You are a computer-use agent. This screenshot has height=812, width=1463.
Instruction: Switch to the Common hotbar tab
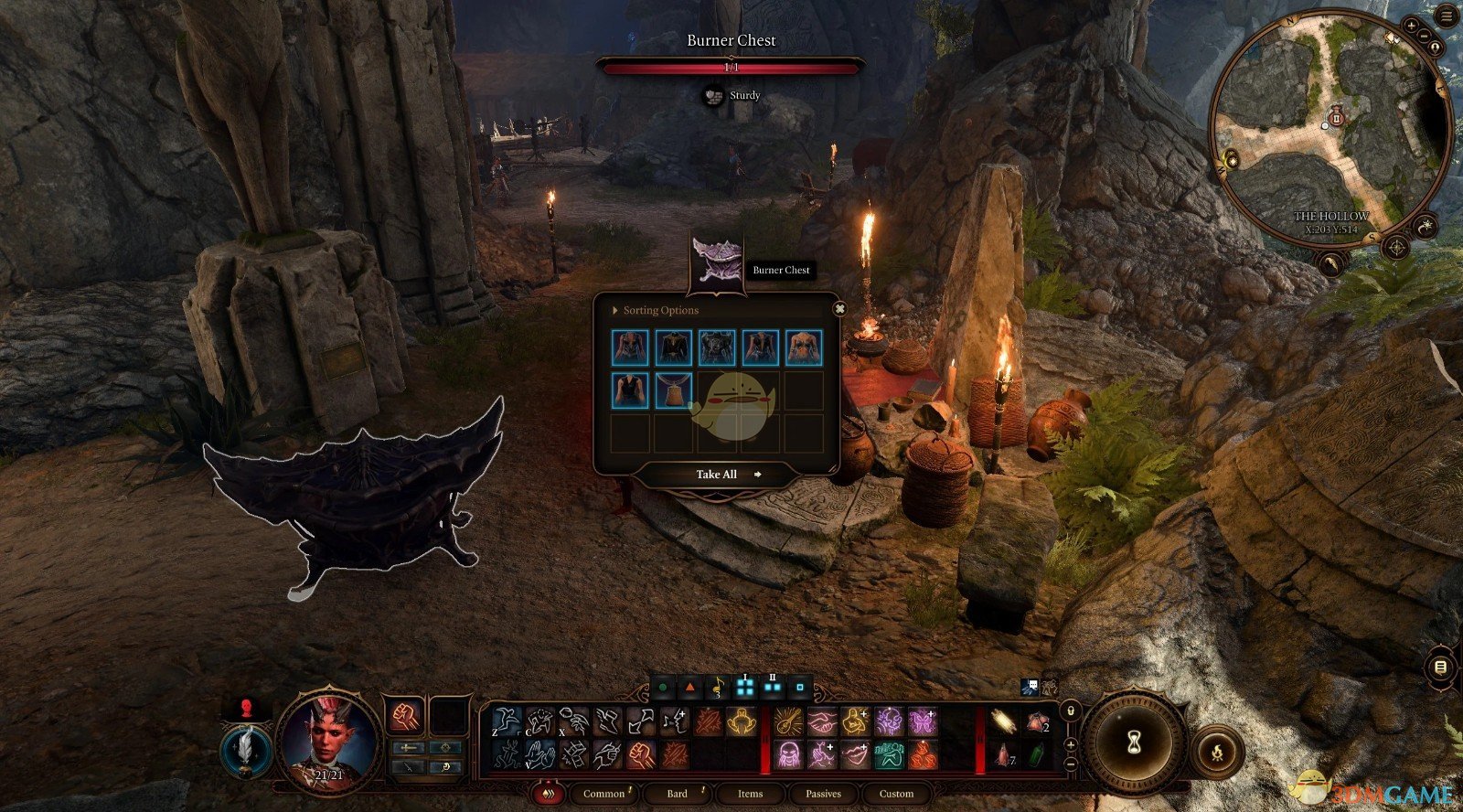coord(603,794)
